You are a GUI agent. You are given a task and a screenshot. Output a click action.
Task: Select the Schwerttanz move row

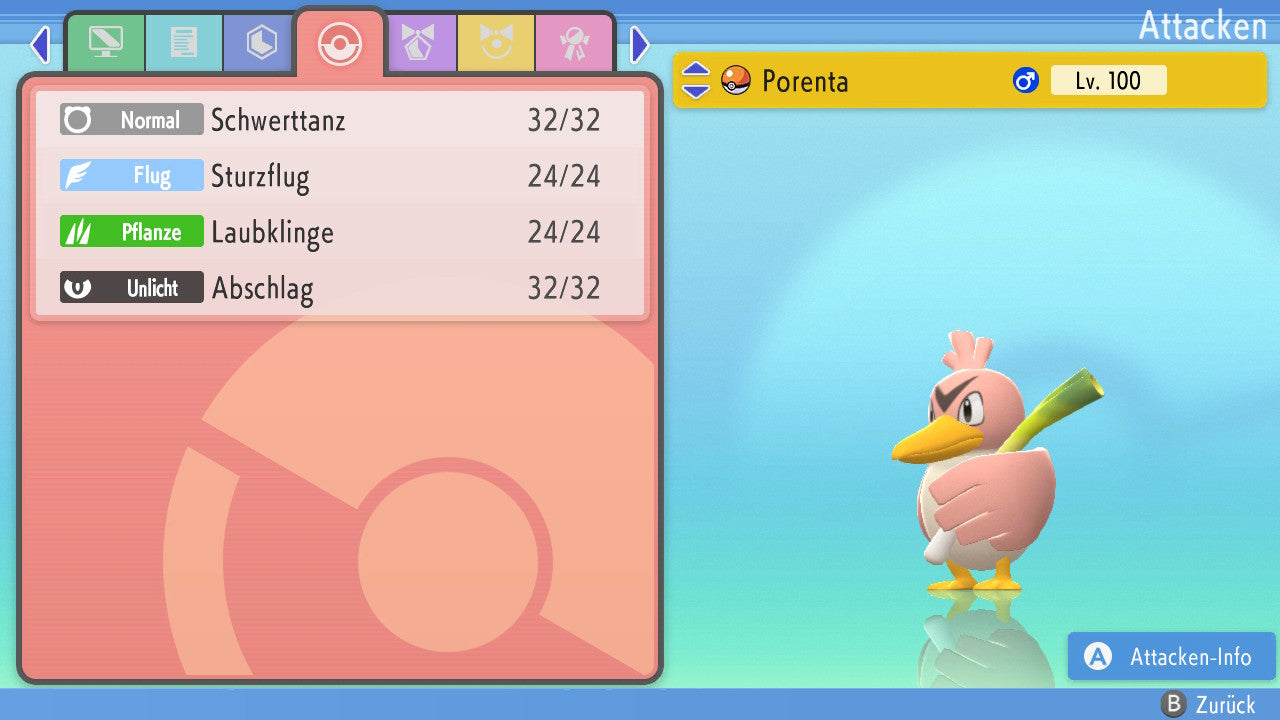click(340, 120)
